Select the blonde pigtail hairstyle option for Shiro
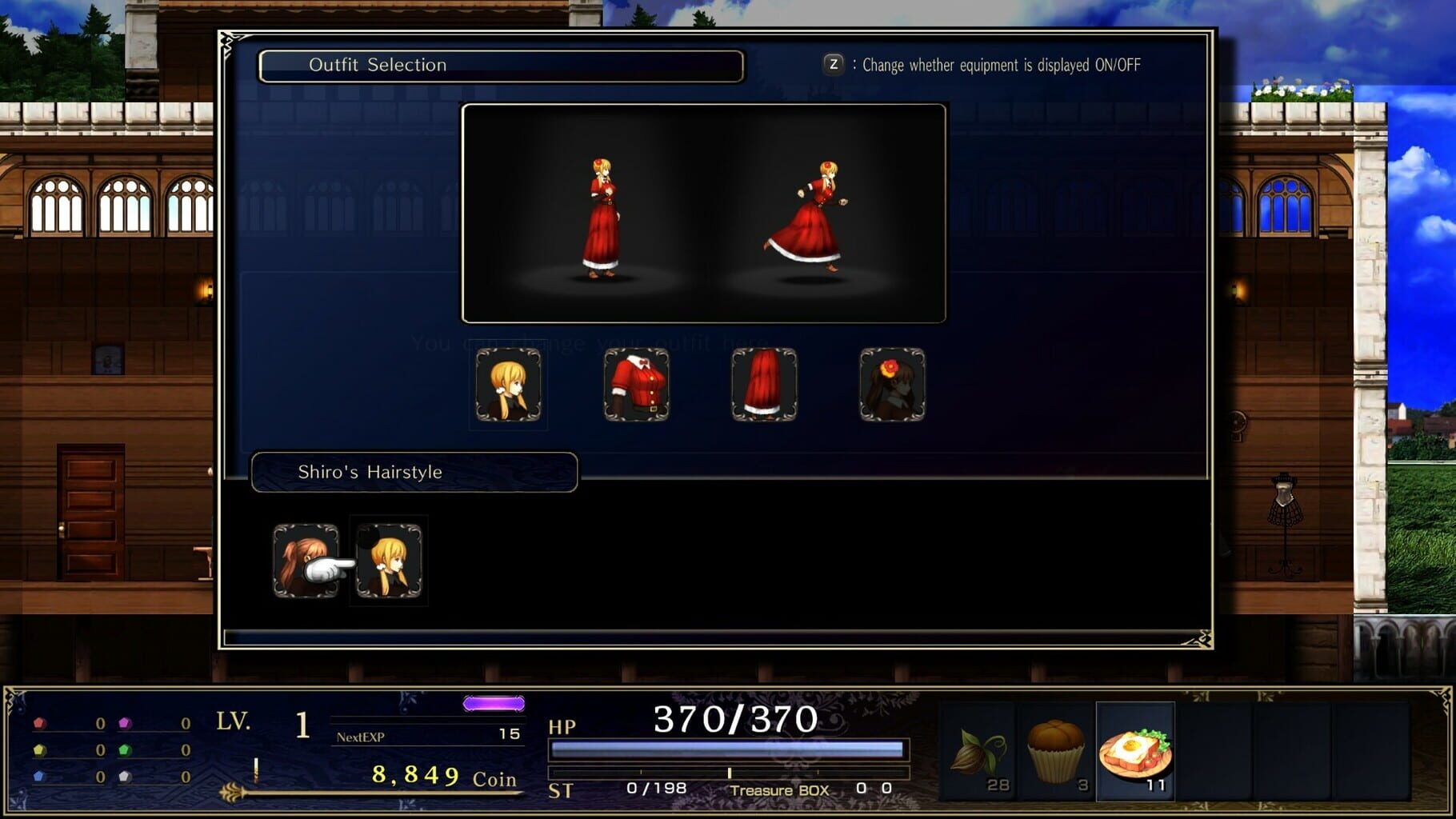This screenshot has height=819, width=1456. point(390,560)
